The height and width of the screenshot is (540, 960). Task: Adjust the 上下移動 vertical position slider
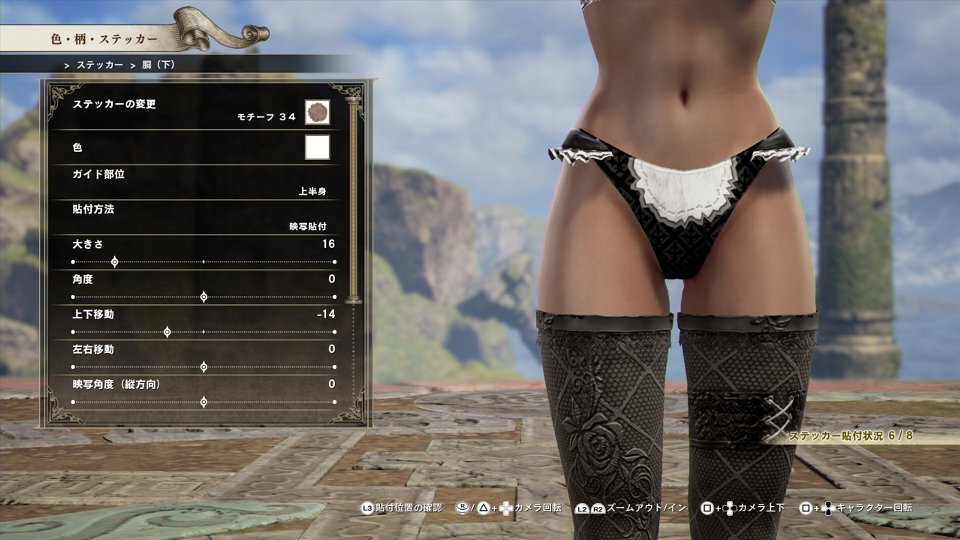(x=166, y=332)
